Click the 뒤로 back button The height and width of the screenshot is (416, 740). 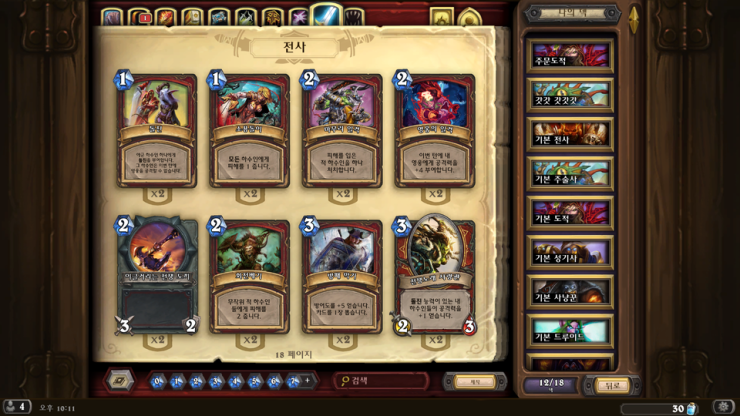tap(612, 385)
